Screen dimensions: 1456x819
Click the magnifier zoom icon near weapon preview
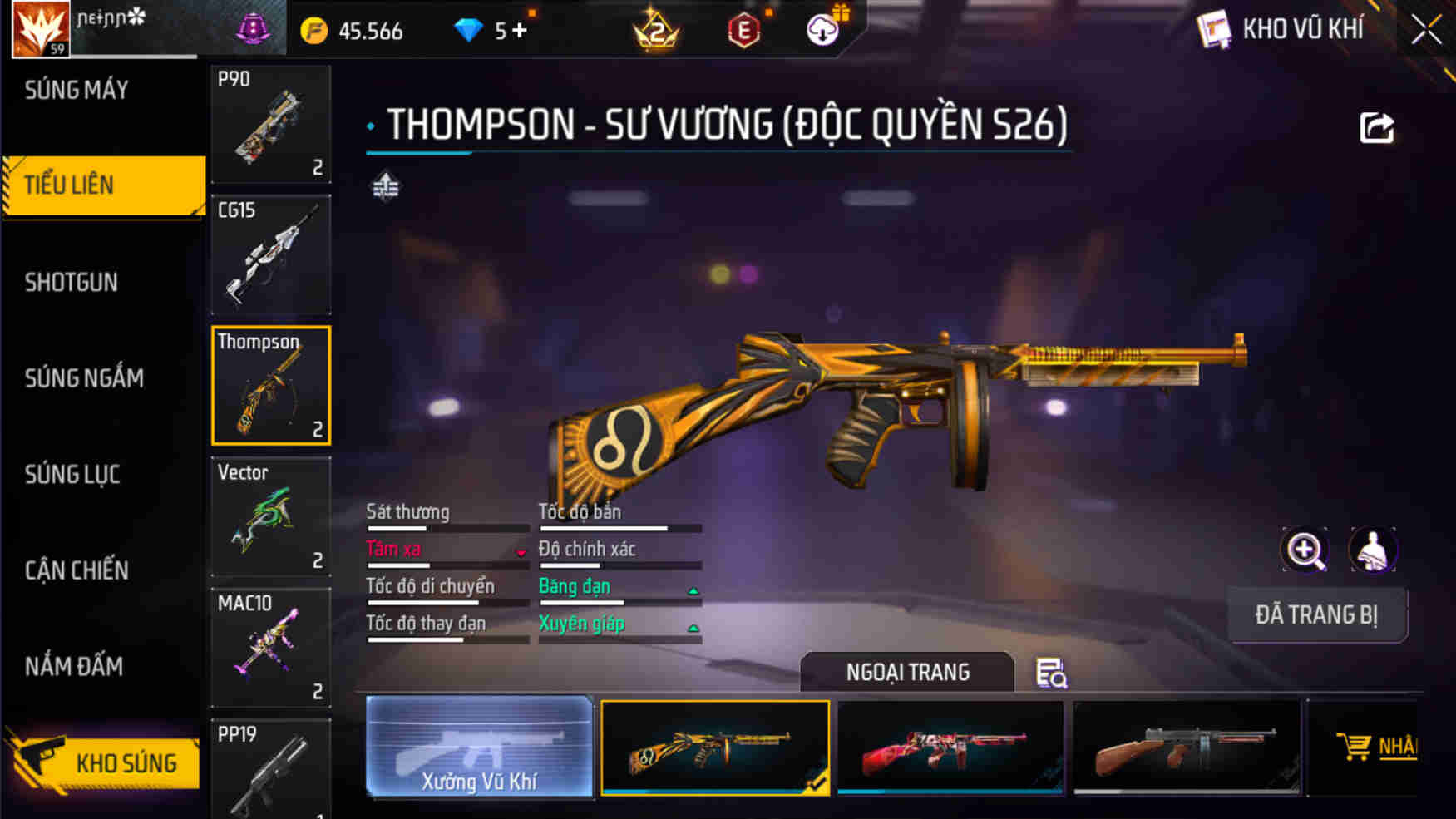(x=1305, y=550)
